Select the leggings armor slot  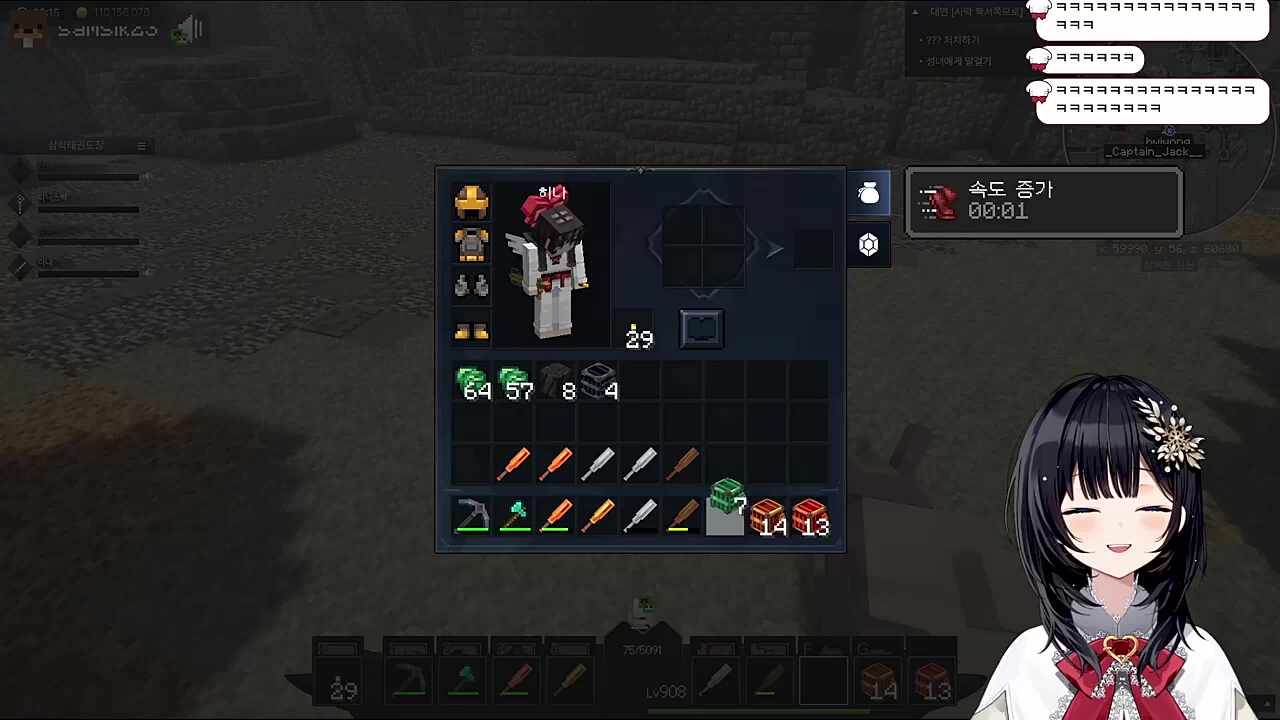tap(471, 286)
